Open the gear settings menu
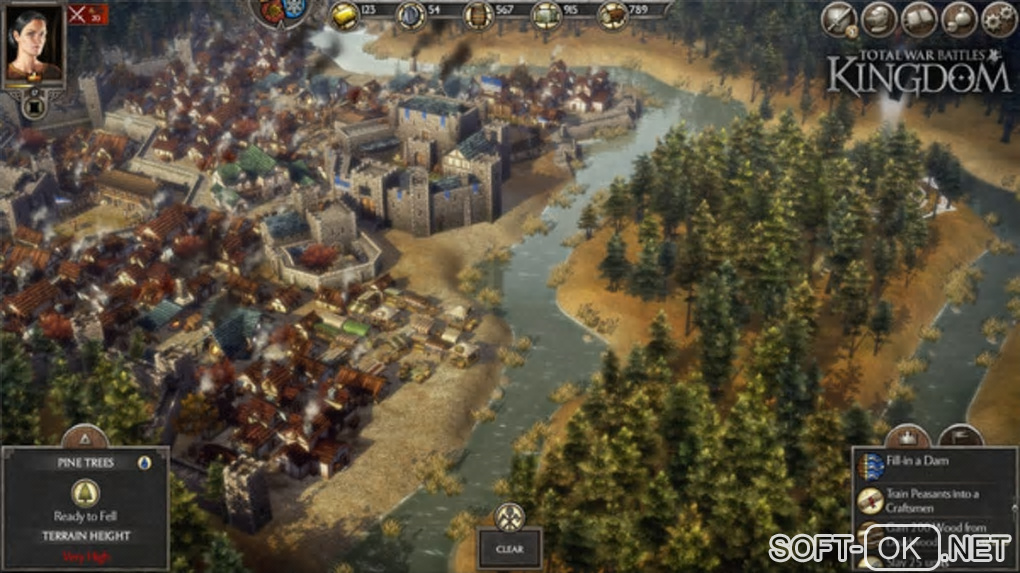1020x573 pixels. tap(998, 19)
